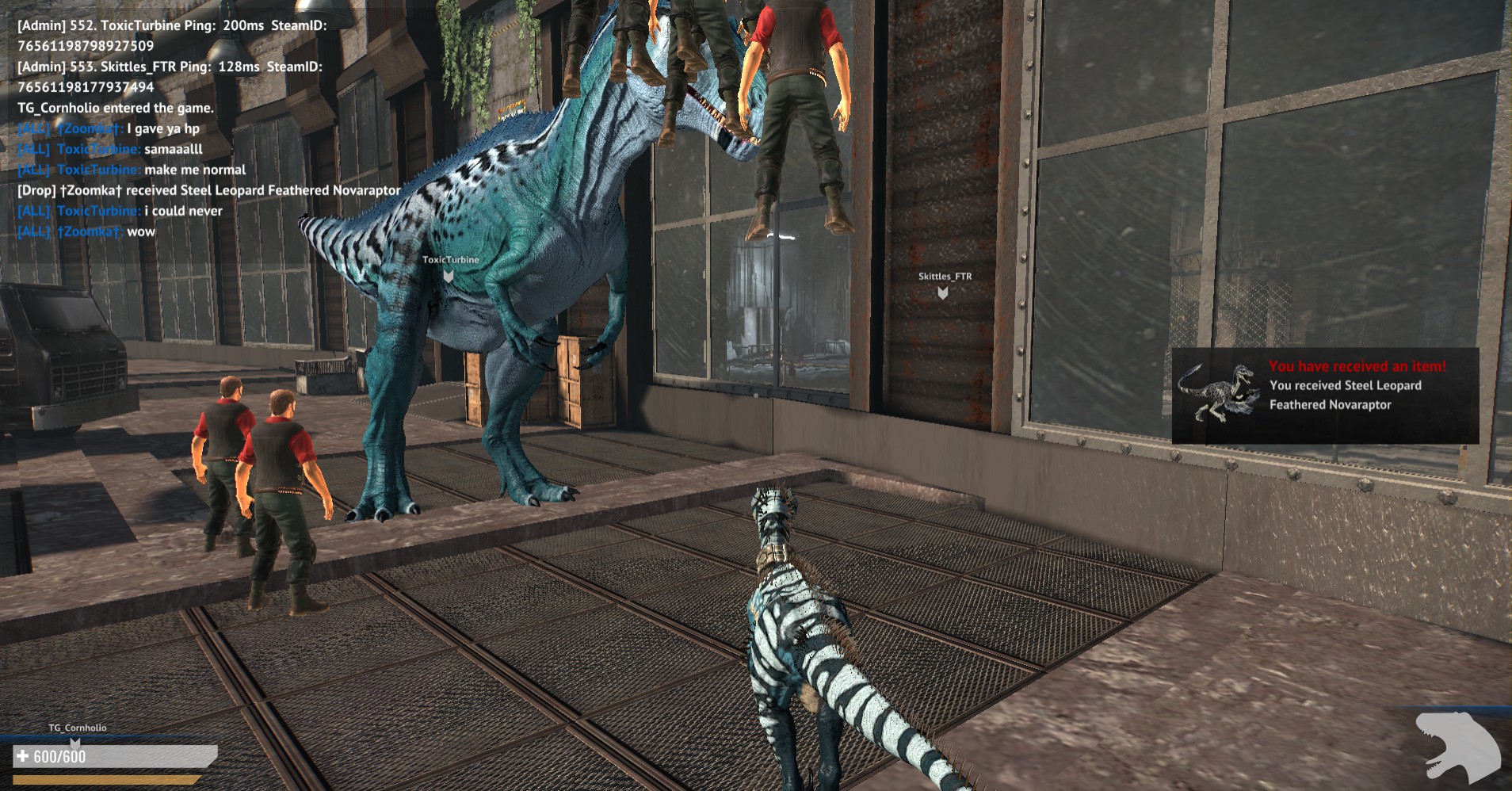Click the dinosaur class icon bottom right
This screenshot has height=791, width=1512.
[1459, 745]
